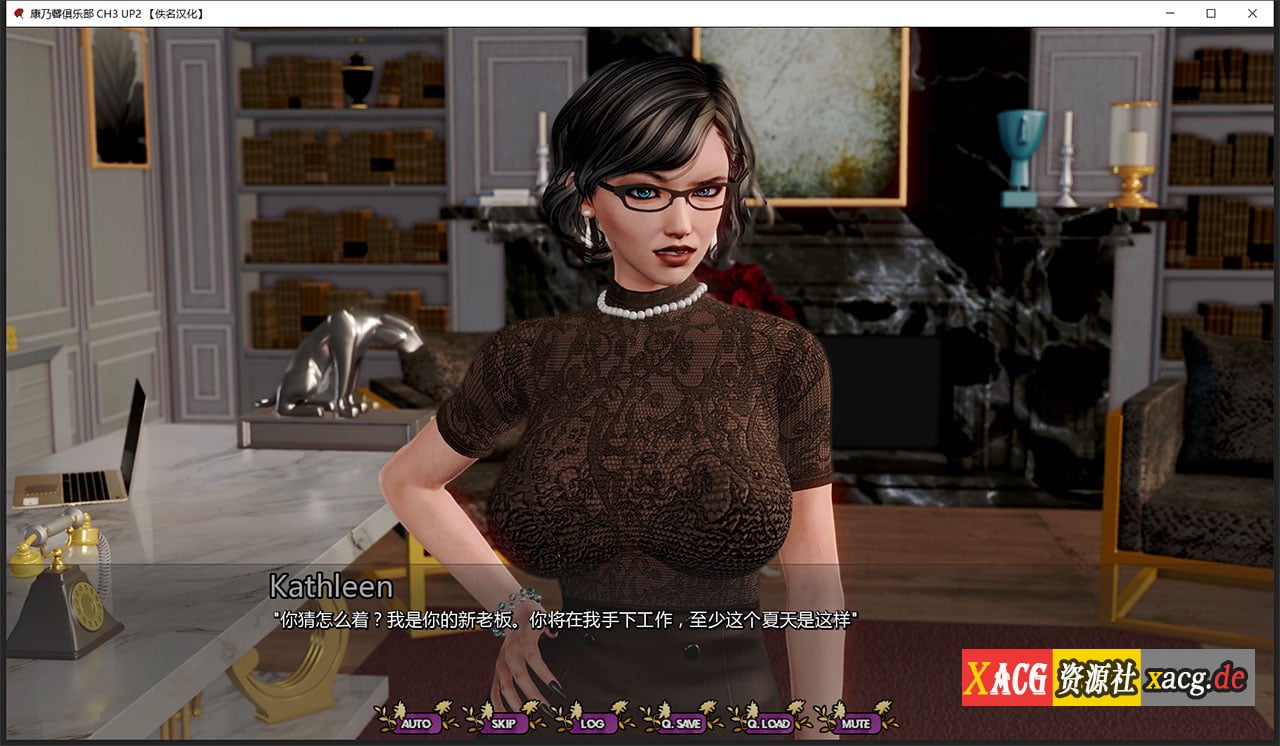
Task: Activate SKIP to fast-forward the dialogue
Action: (x=504, y=723)
